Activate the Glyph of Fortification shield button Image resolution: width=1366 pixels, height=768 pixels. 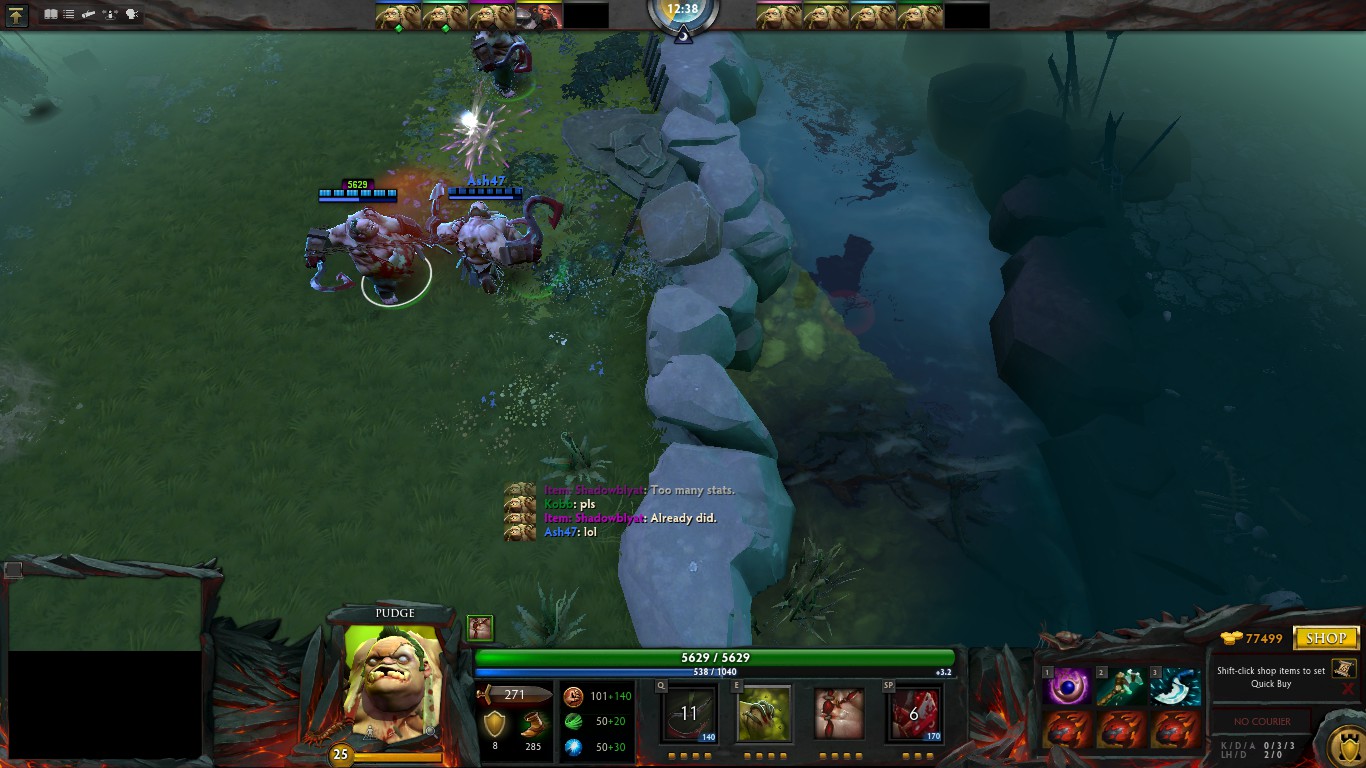tap(1343, 746)
